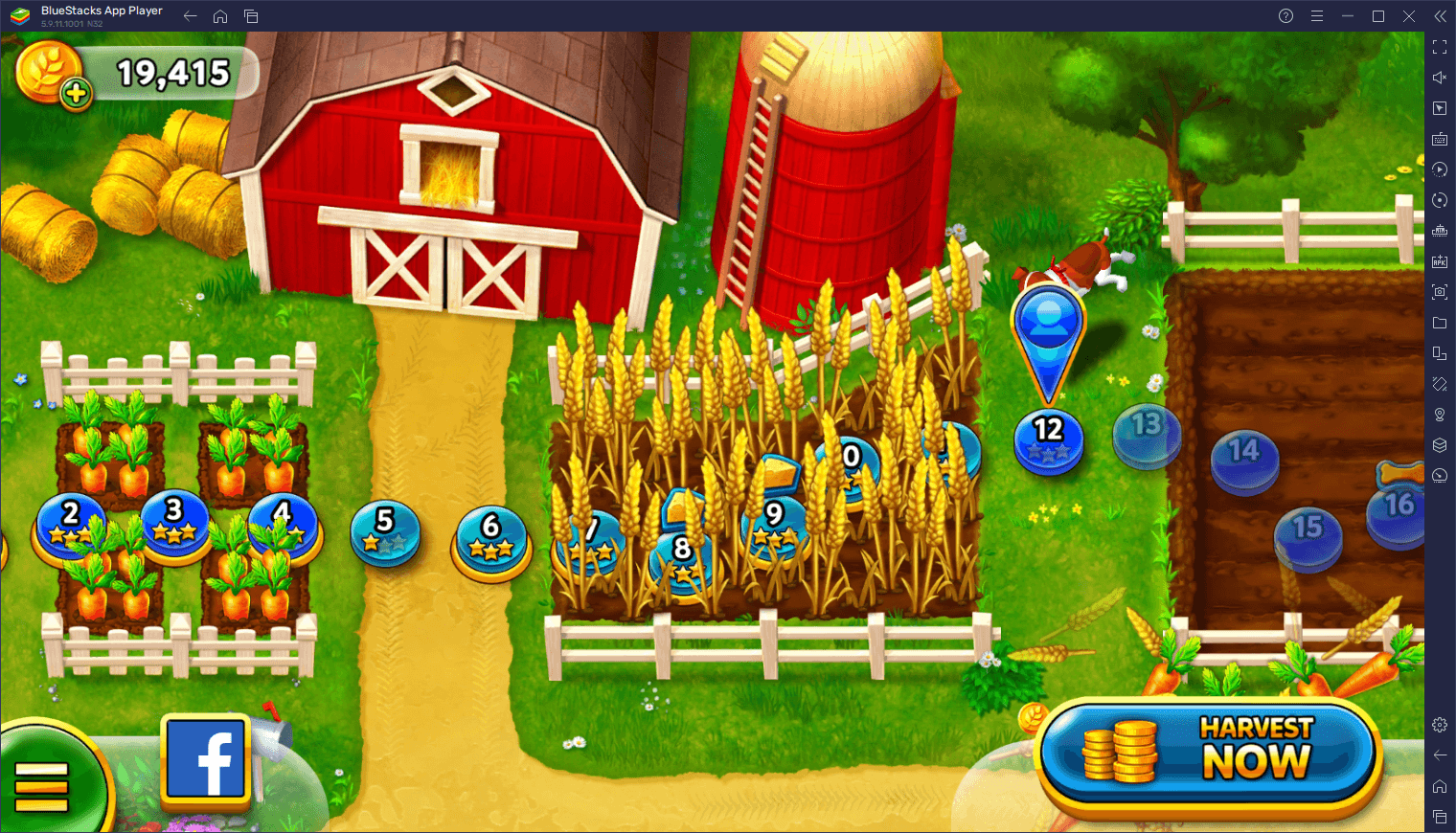This screenshot has width=1456, height=833.
Task: Toggle cursor lock mode in sidebar
Action: tap(1440, 107)
